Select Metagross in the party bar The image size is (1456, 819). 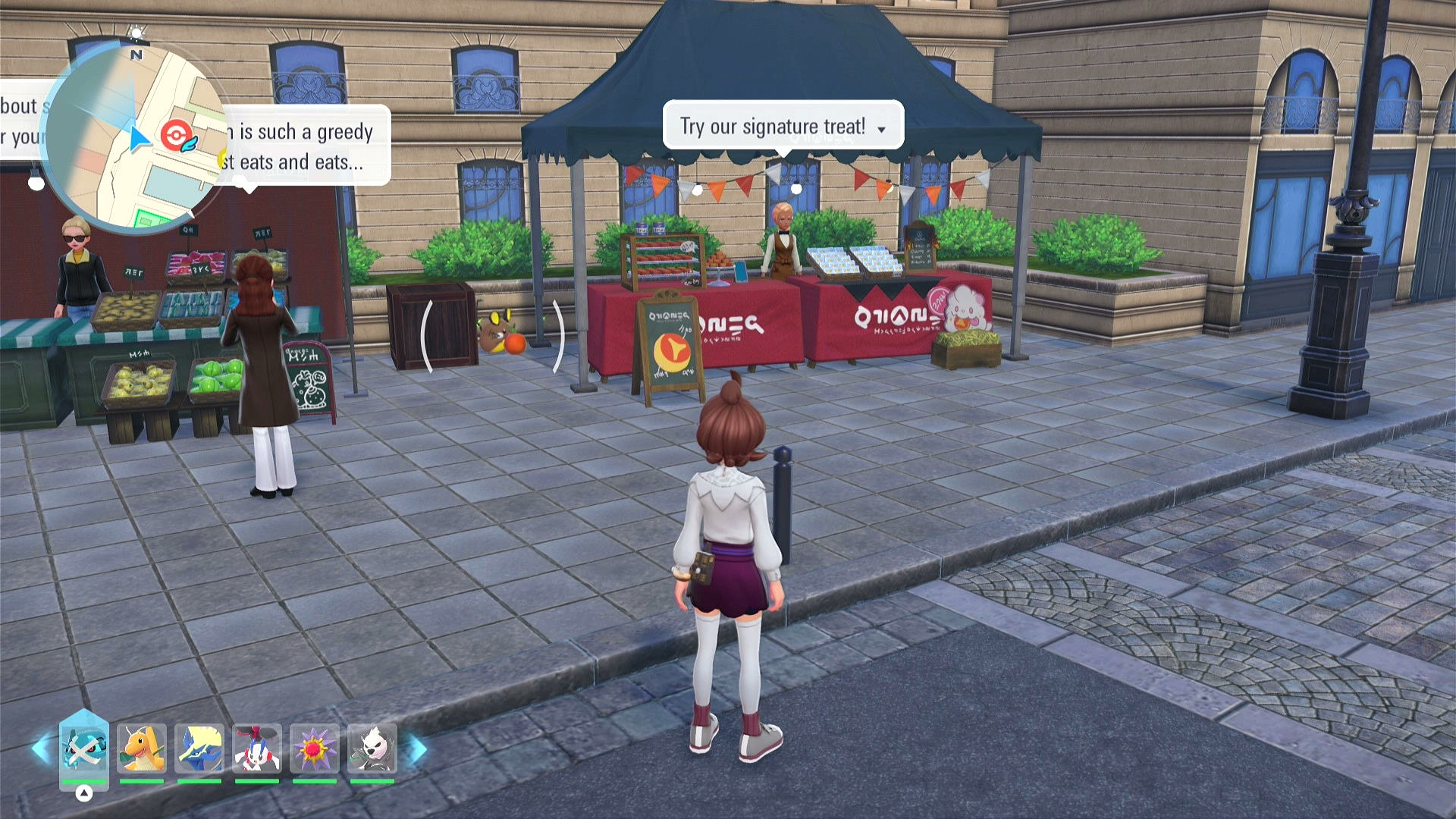point(84,748)
